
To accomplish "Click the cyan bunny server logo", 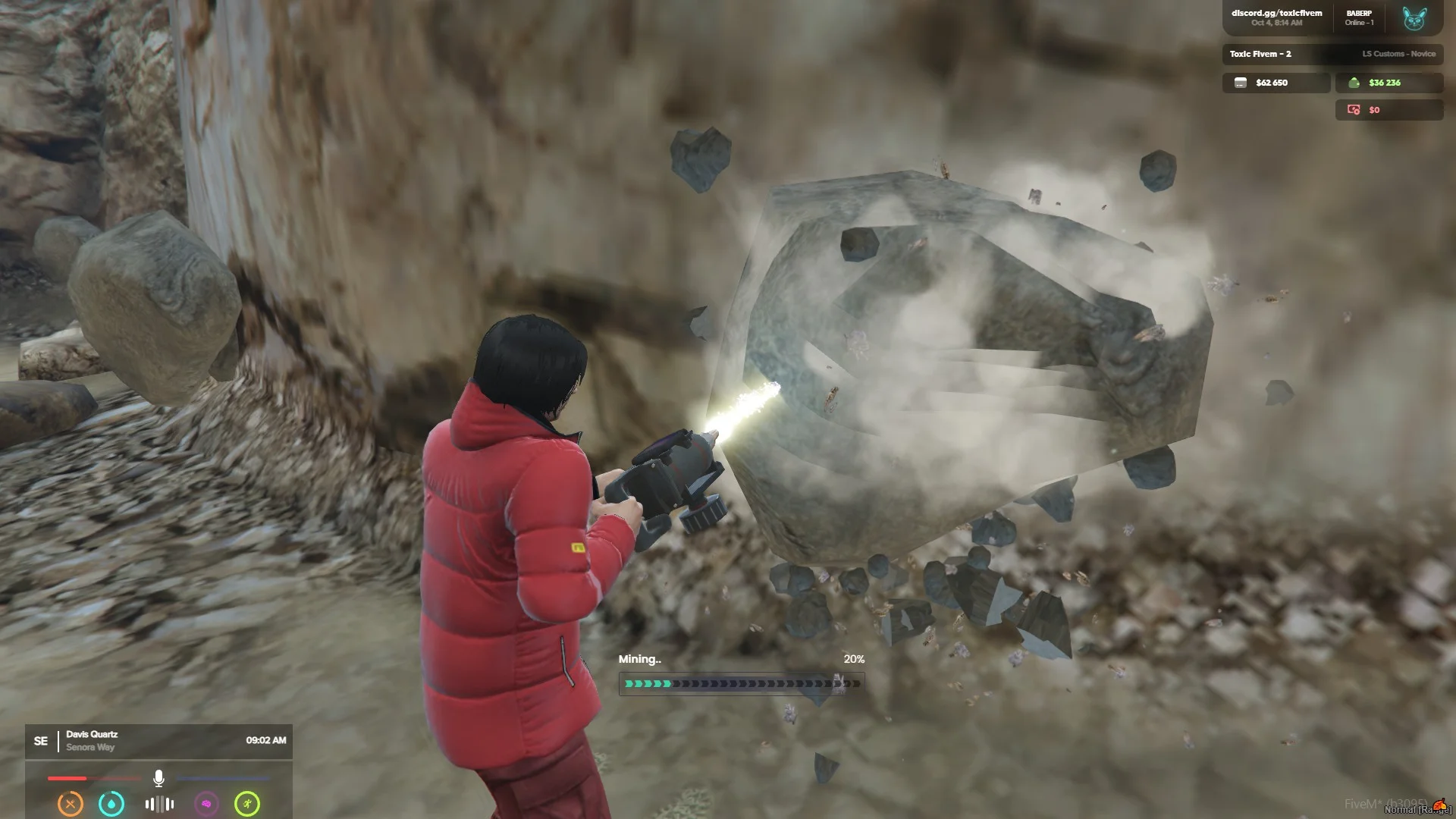I will (x=1414, y=18).
